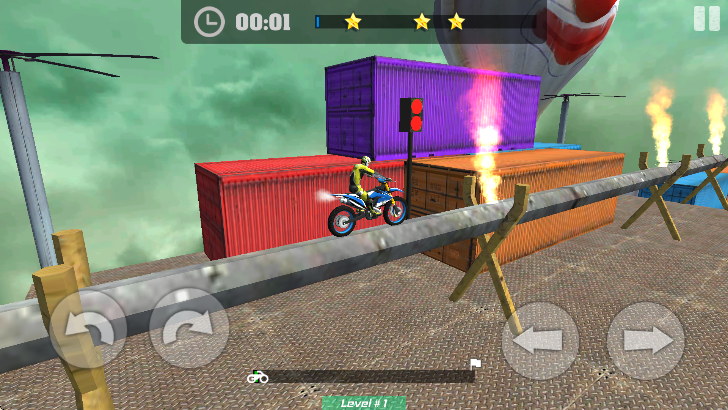Pause the game with the pause button

(706, 19)
